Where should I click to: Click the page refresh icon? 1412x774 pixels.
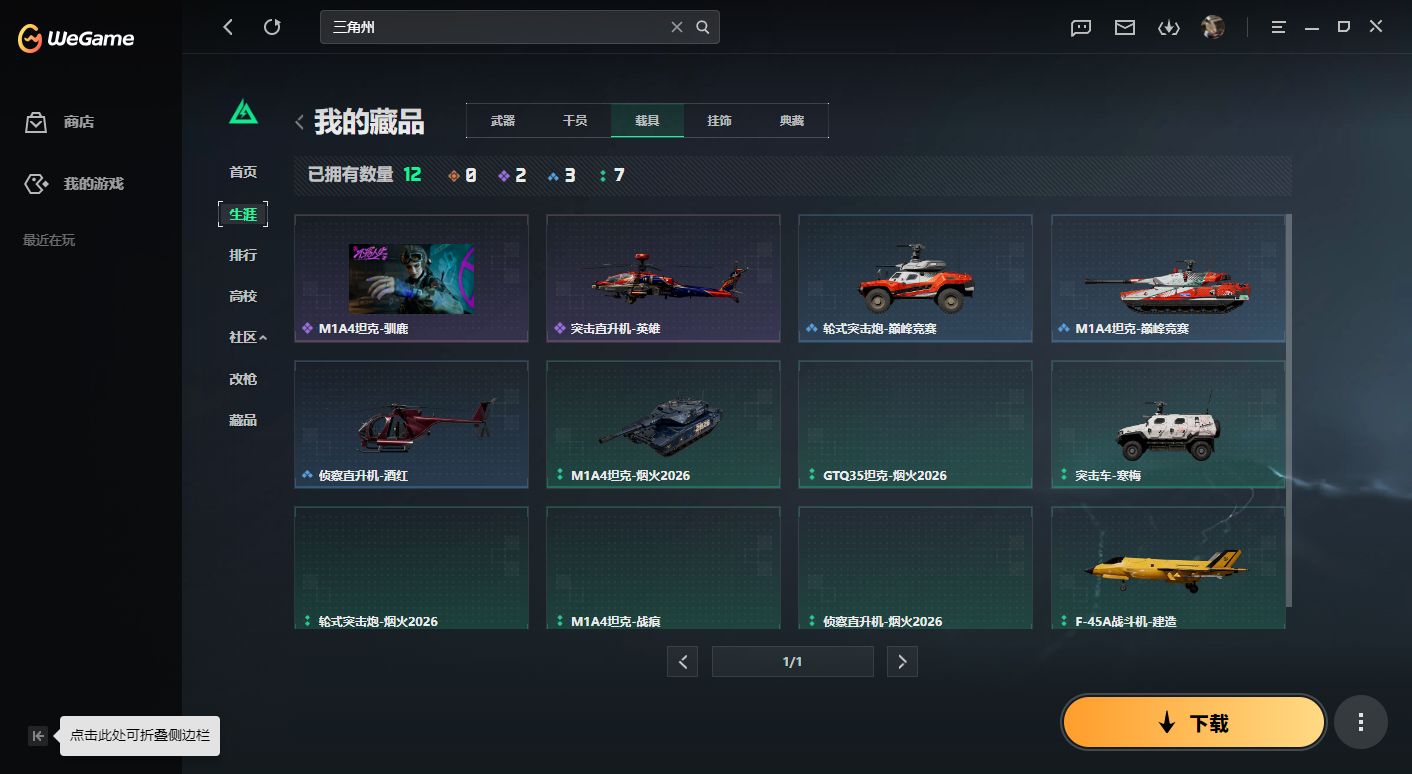tap(272, 26)
